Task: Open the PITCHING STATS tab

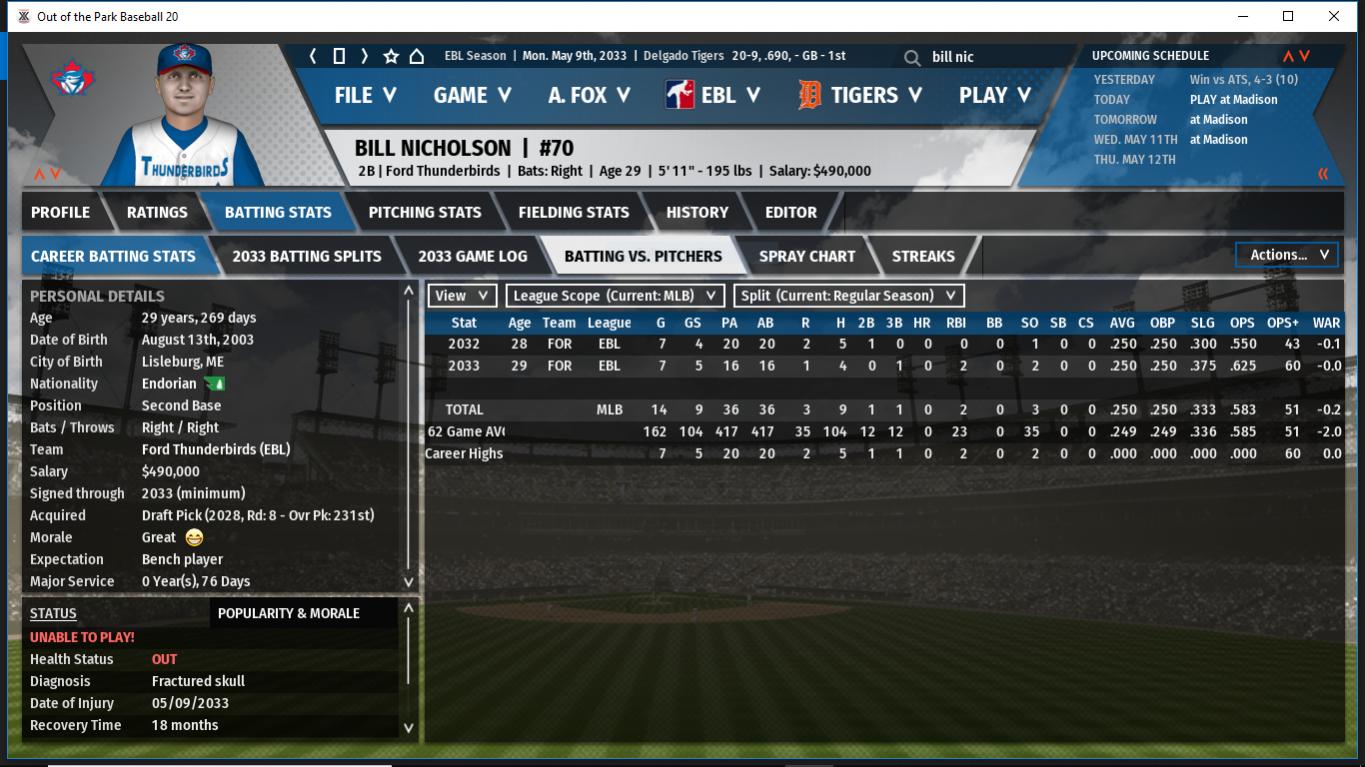Action: coord(424,212)
